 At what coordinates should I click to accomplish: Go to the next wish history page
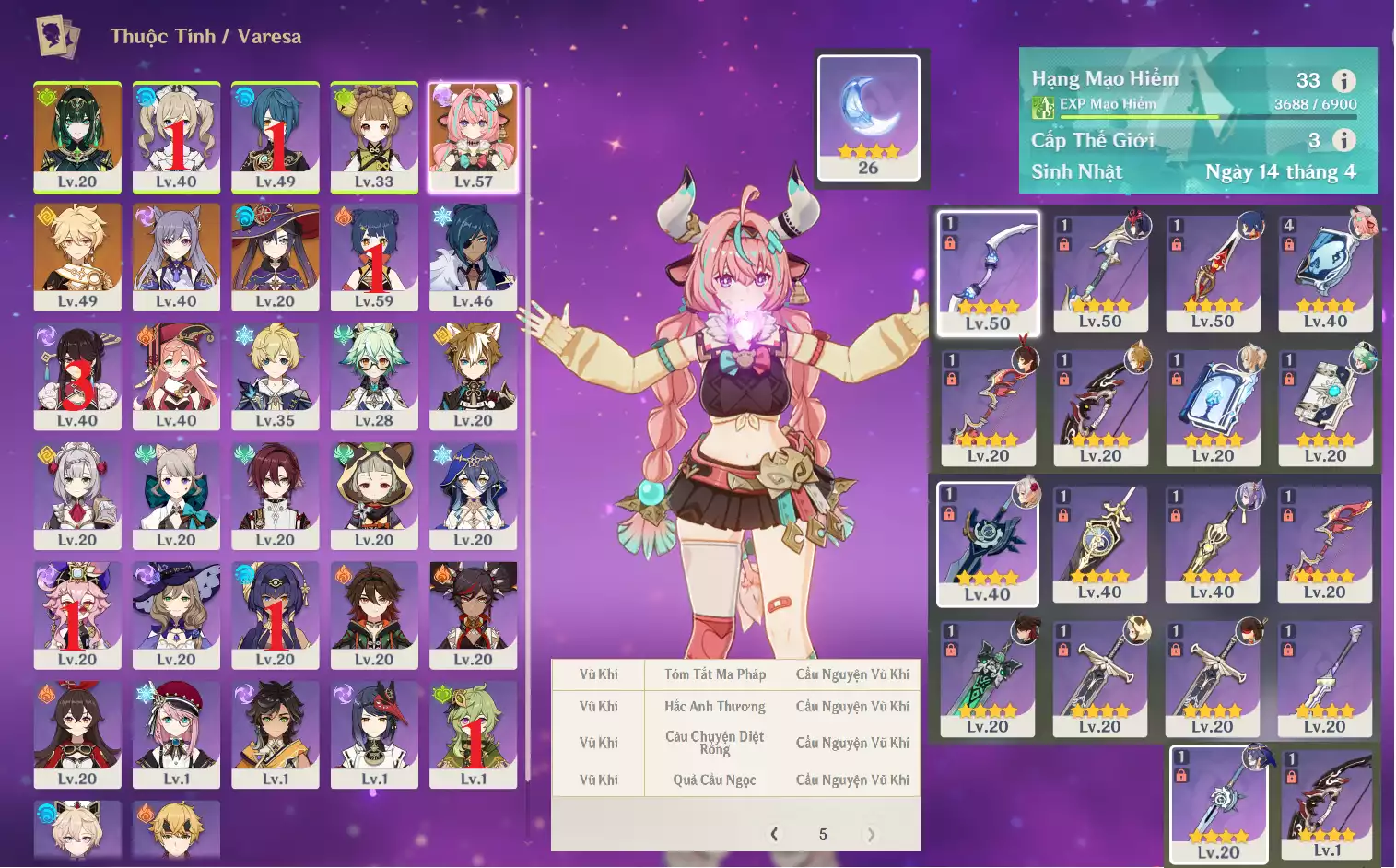(871, 835)
